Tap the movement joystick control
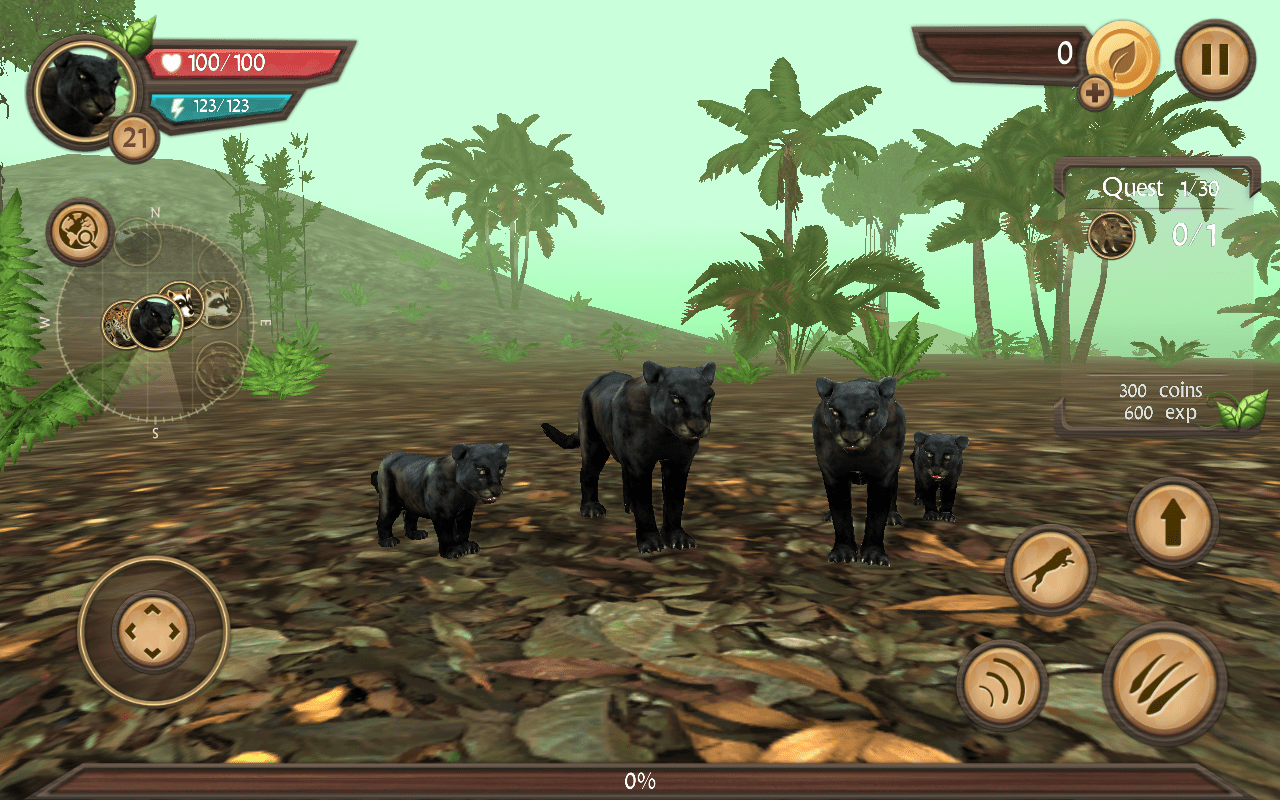The width and height of the screenshot is (1280, 800). click(152, 630)
